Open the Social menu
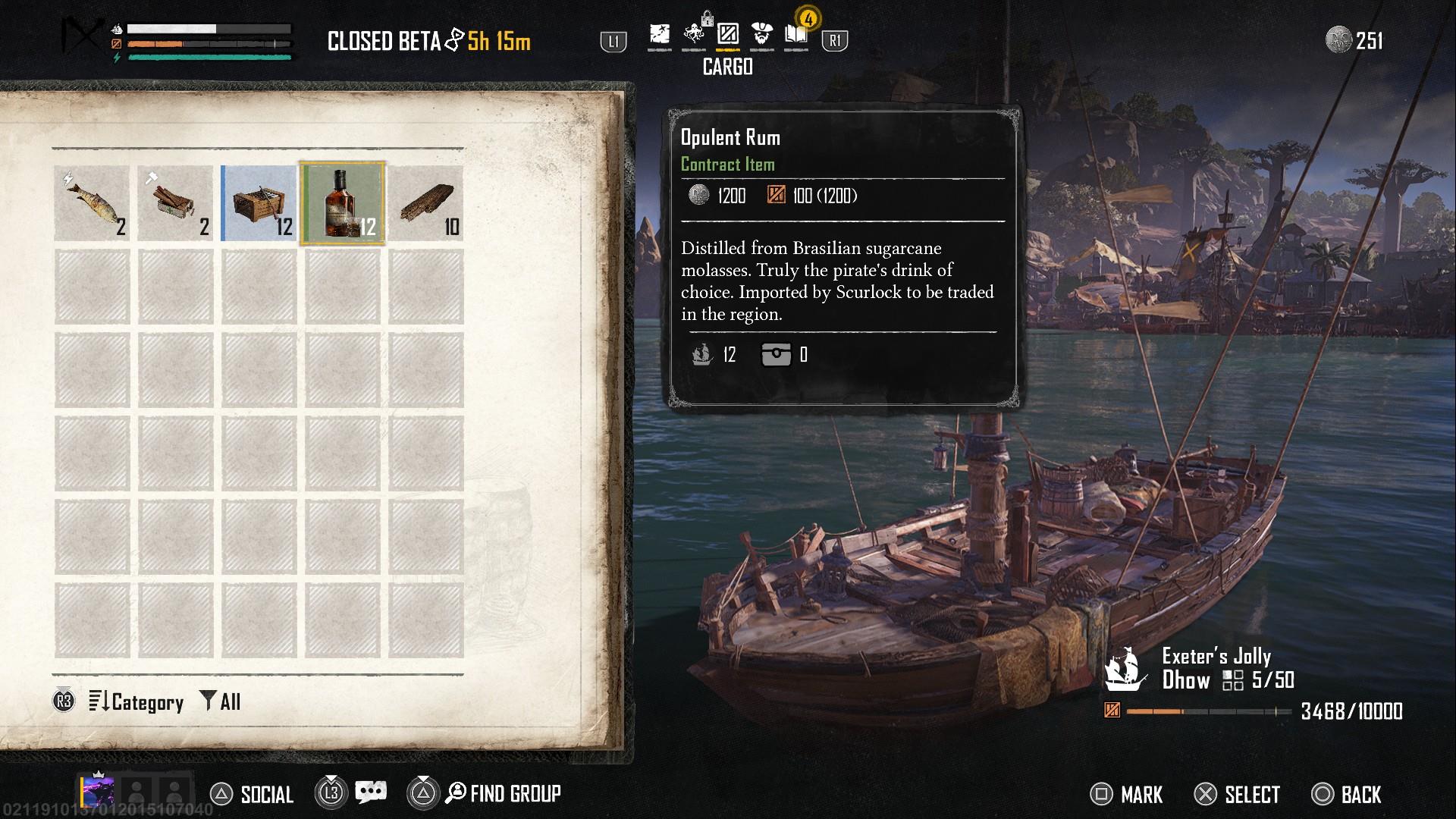 click(x=252, y=794)
